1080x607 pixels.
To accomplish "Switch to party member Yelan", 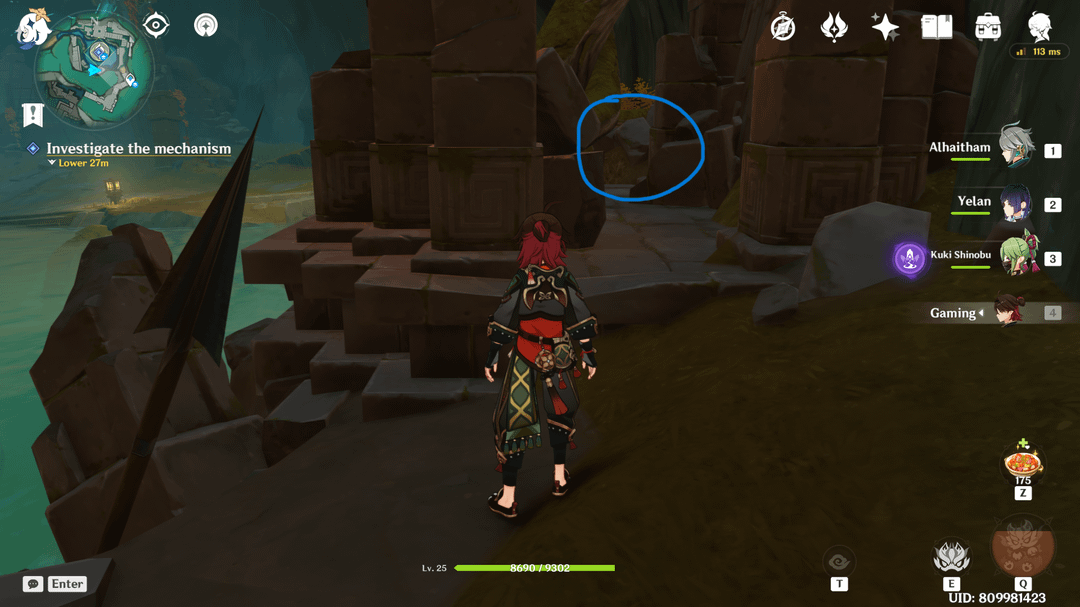I will point(1017,203).
